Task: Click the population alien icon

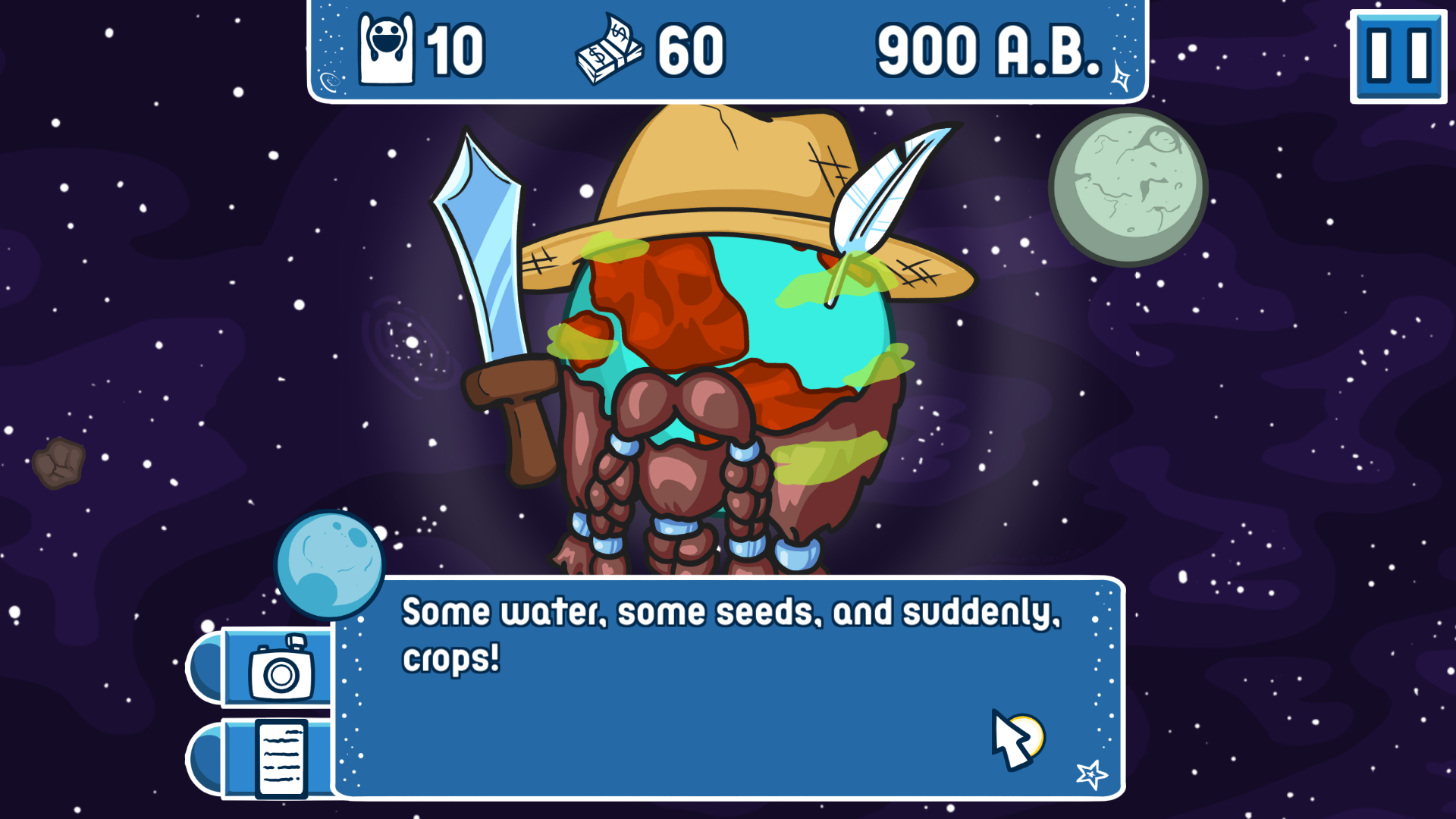Action: click(x=385, y=49)
